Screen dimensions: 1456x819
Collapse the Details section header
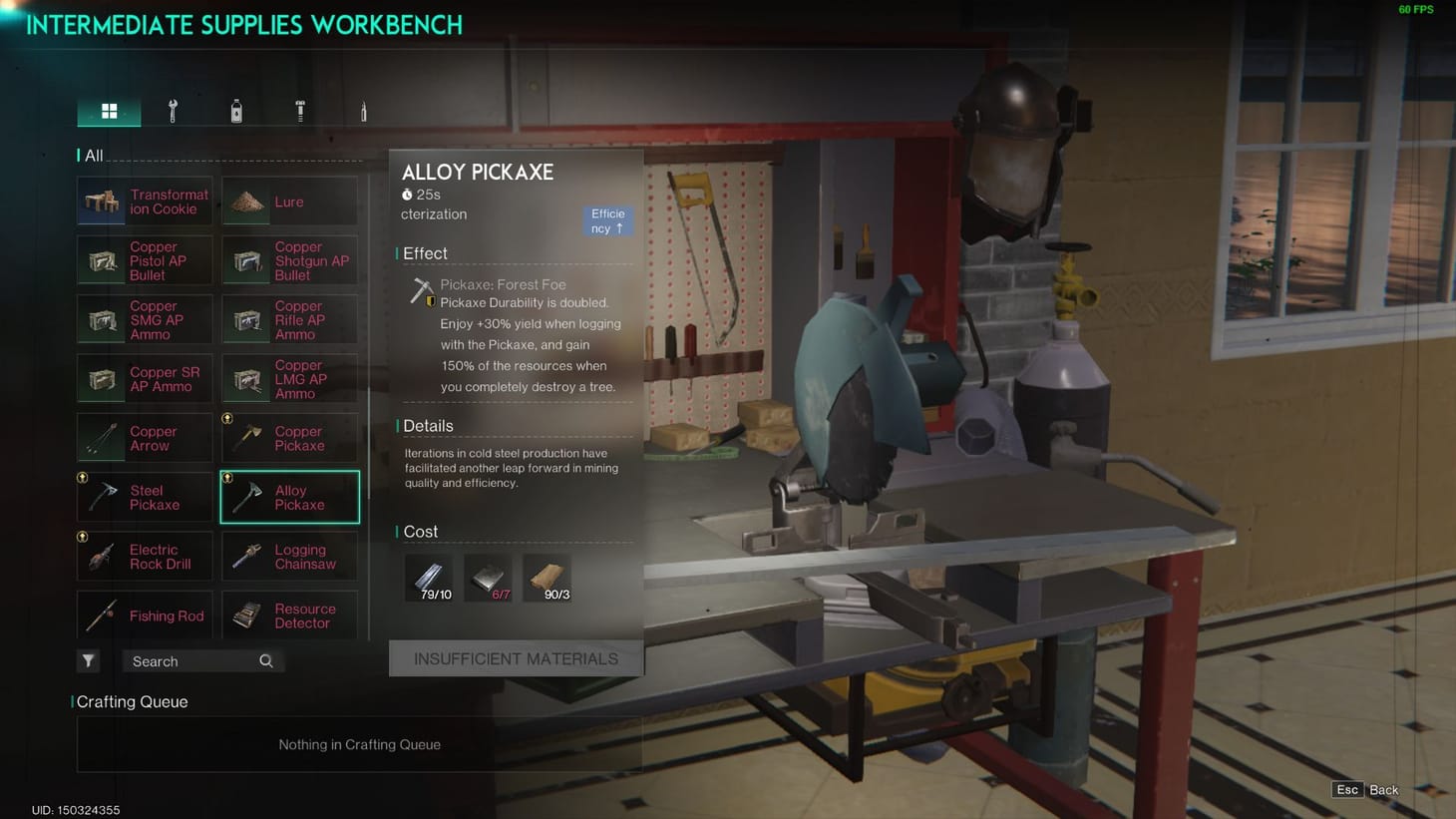tap(428, 425)
